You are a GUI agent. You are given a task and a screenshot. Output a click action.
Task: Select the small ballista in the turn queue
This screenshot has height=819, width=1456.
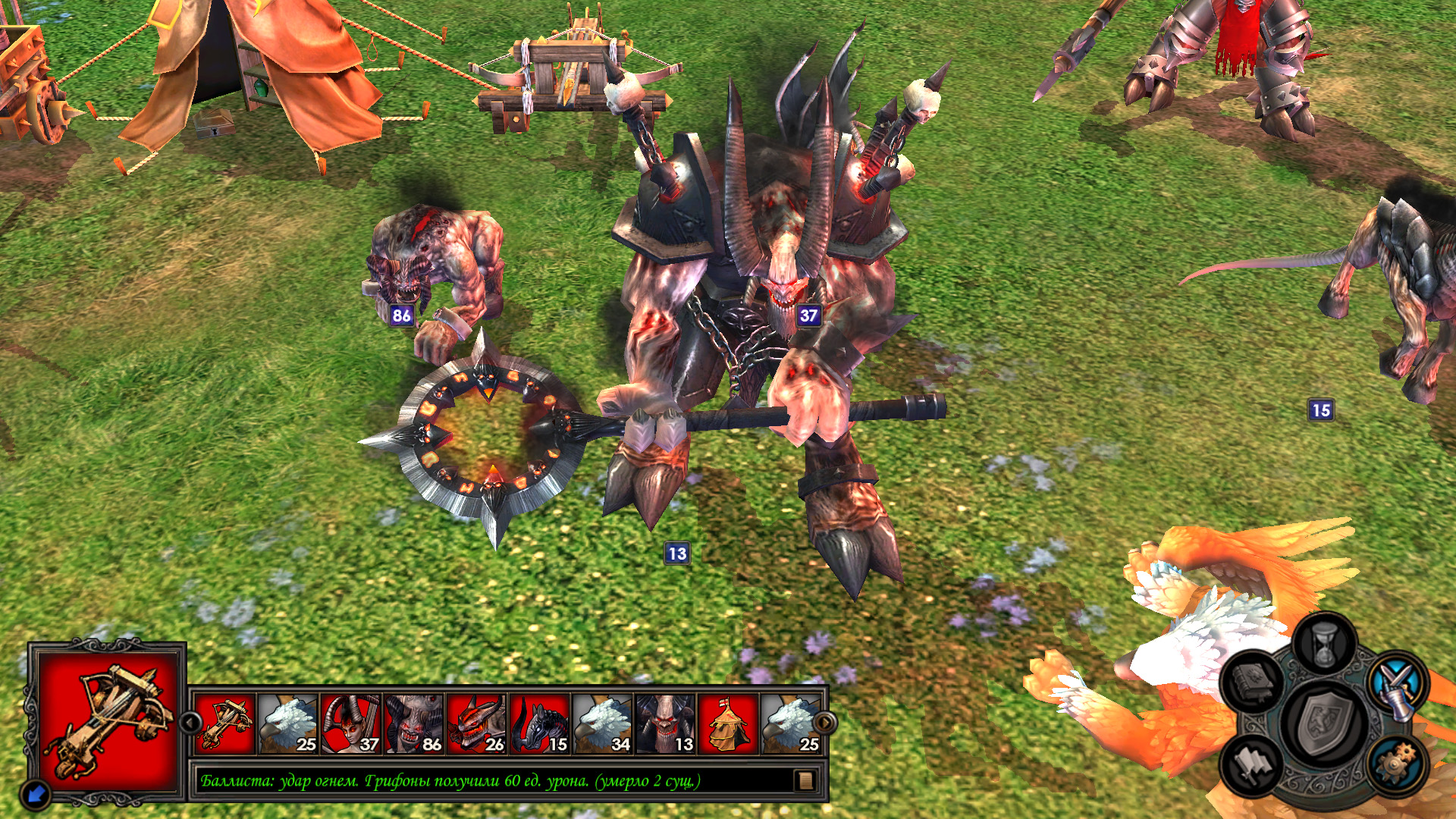[x=225, y=724]
